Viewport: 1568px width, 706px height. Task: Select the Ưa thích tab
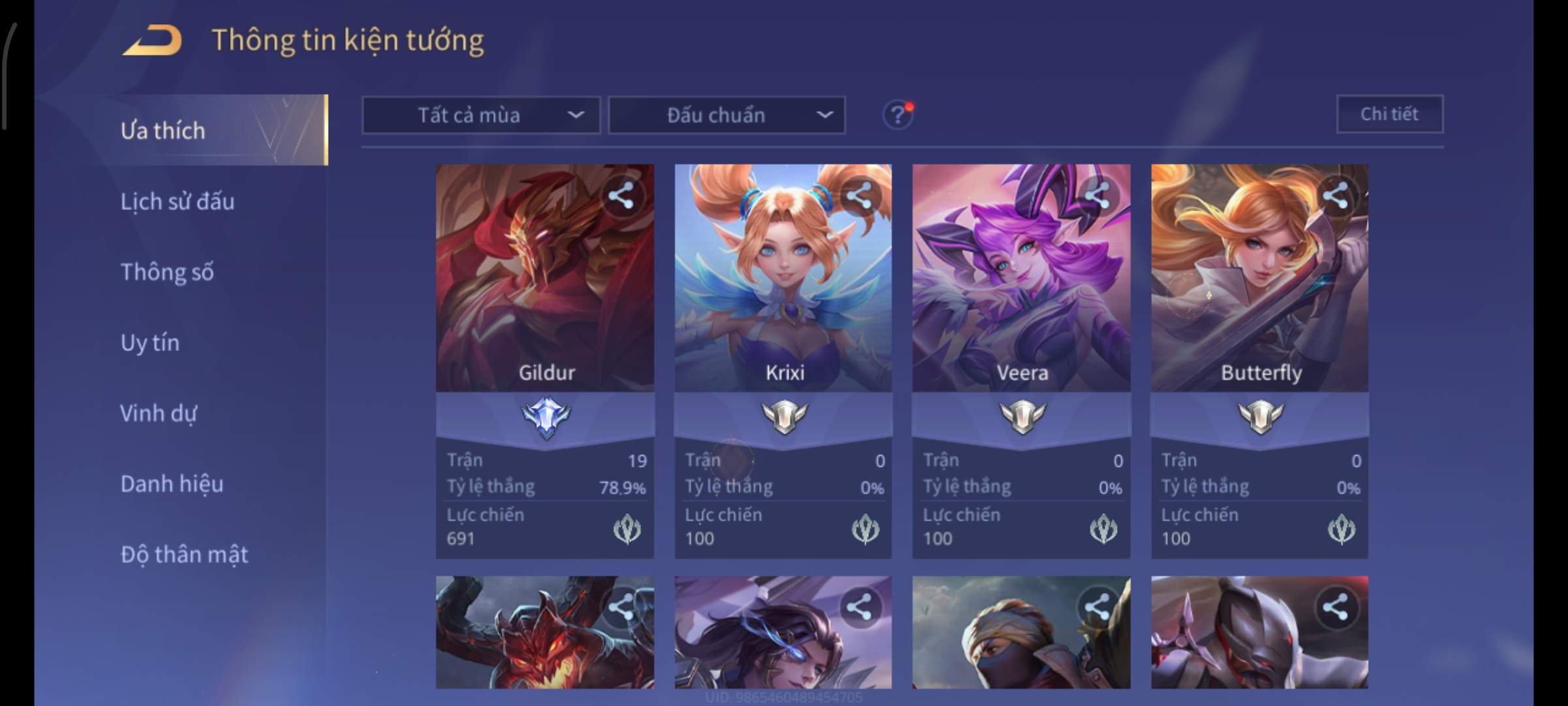163,131
